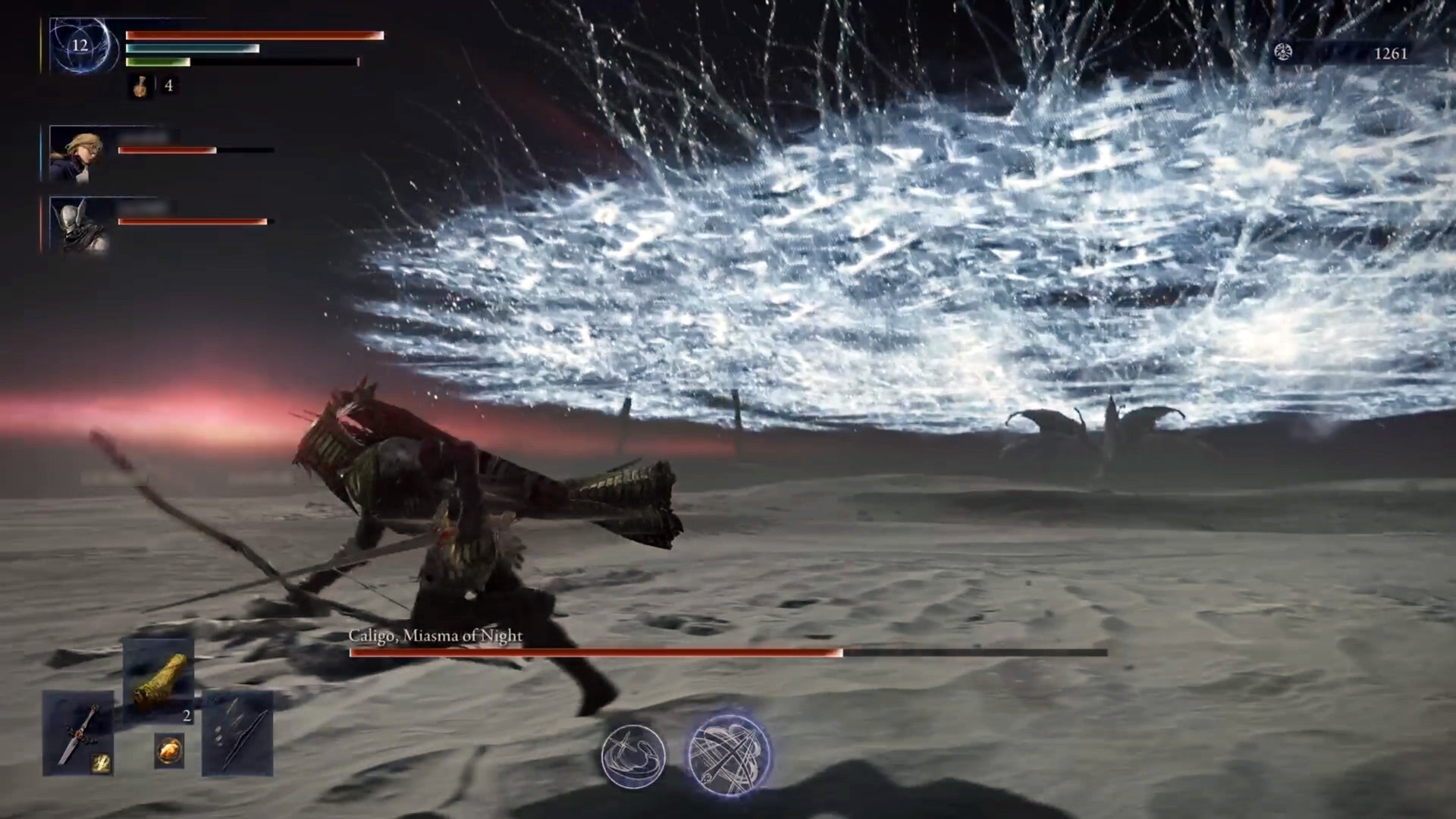The width and height of the screenshot is (1456, 819).
Task: Click the rune total reading 1261
Action: click(x=1389, y=54)
